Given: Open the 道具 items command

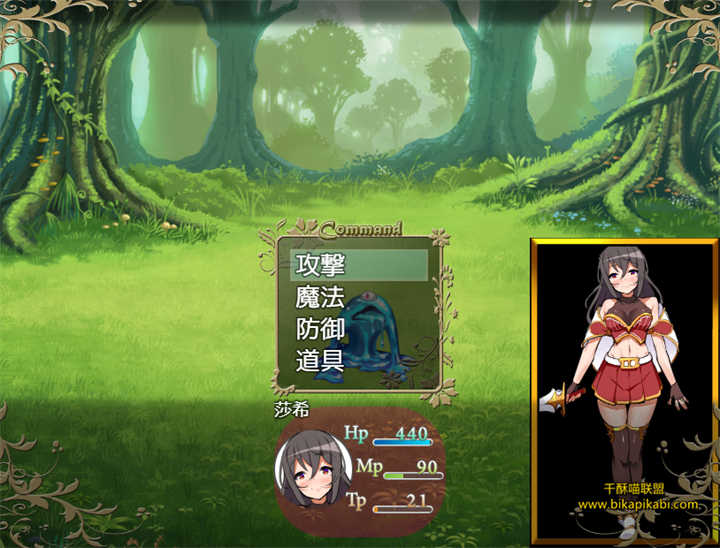Looking at the screenshot, I should coord(320,361).
